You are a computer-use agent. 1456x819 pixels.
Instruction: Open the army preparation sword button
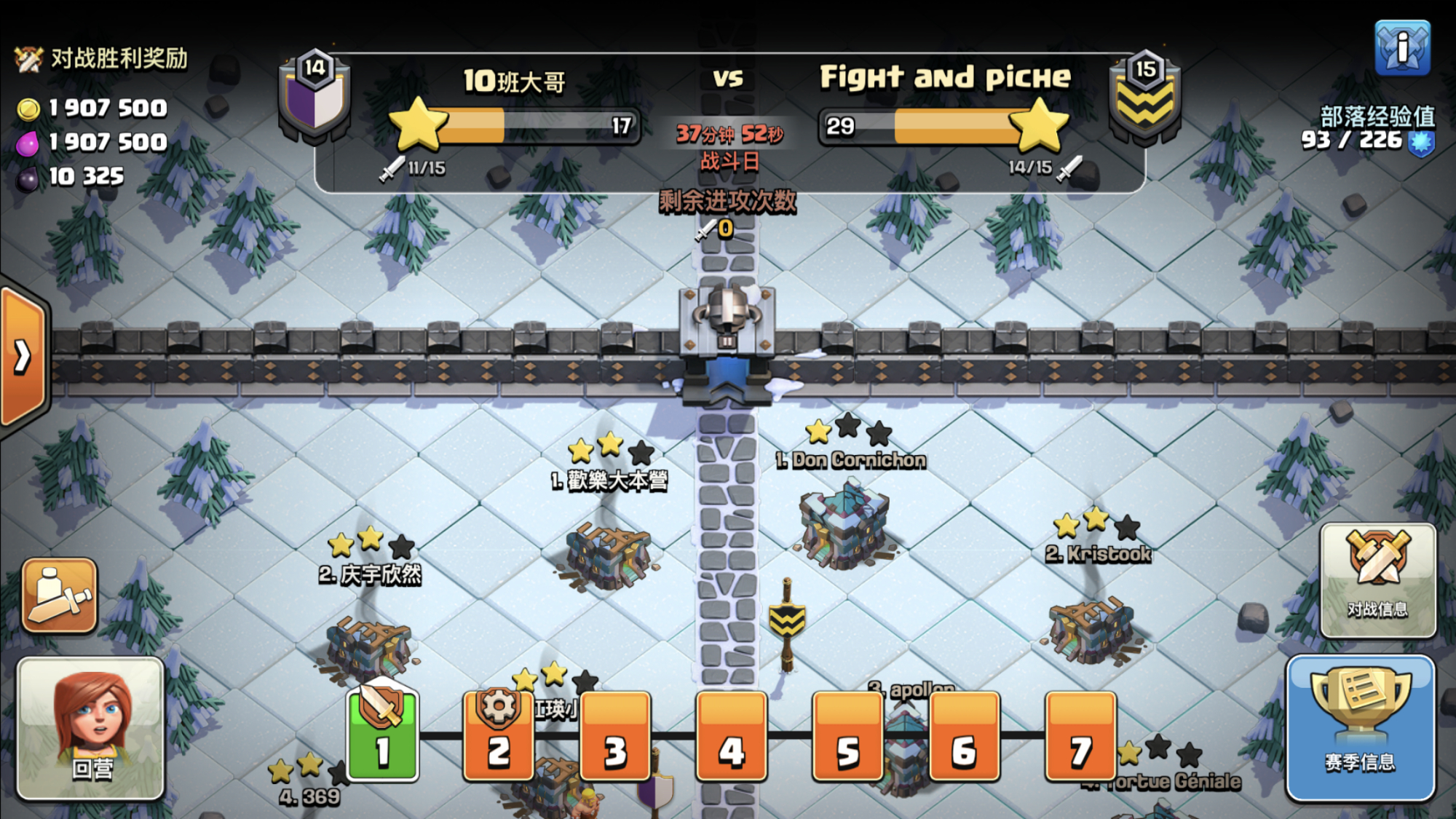click(x=60, y=596)
